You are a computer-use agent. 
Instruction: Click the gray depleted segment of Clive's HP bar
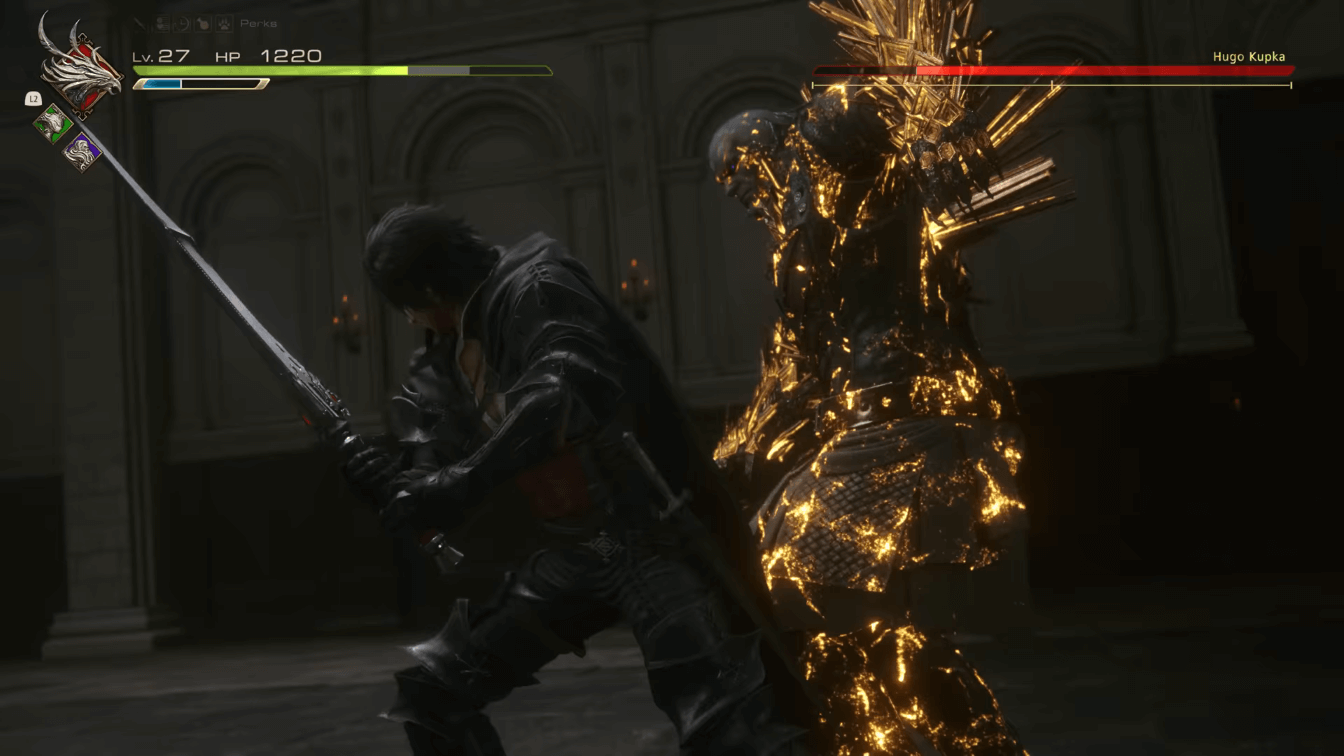pos(440,71)
